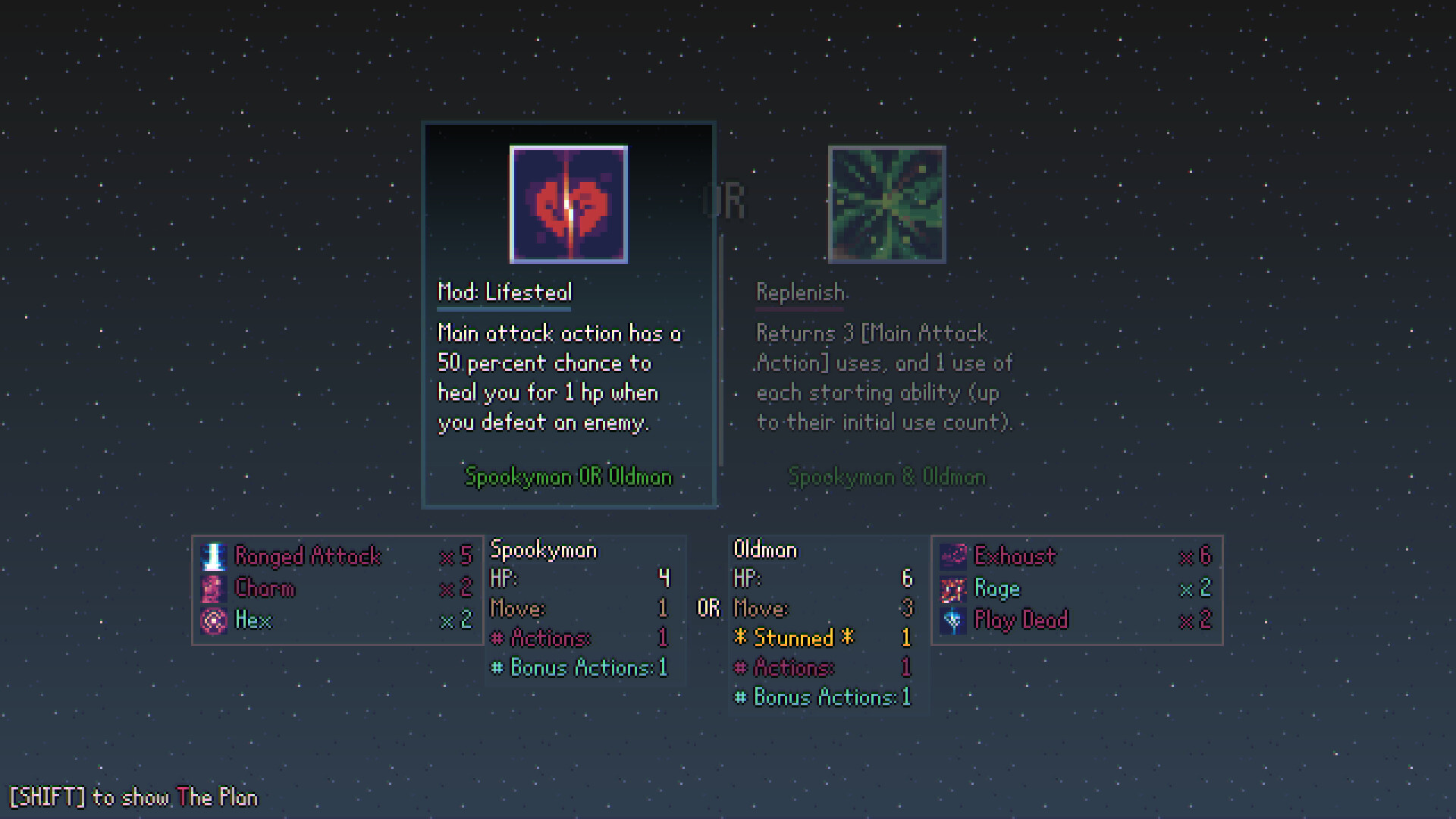Click the Oldman name header
Screen dimensions: 1456x819
pyautogui.click(x=765, y=550)
